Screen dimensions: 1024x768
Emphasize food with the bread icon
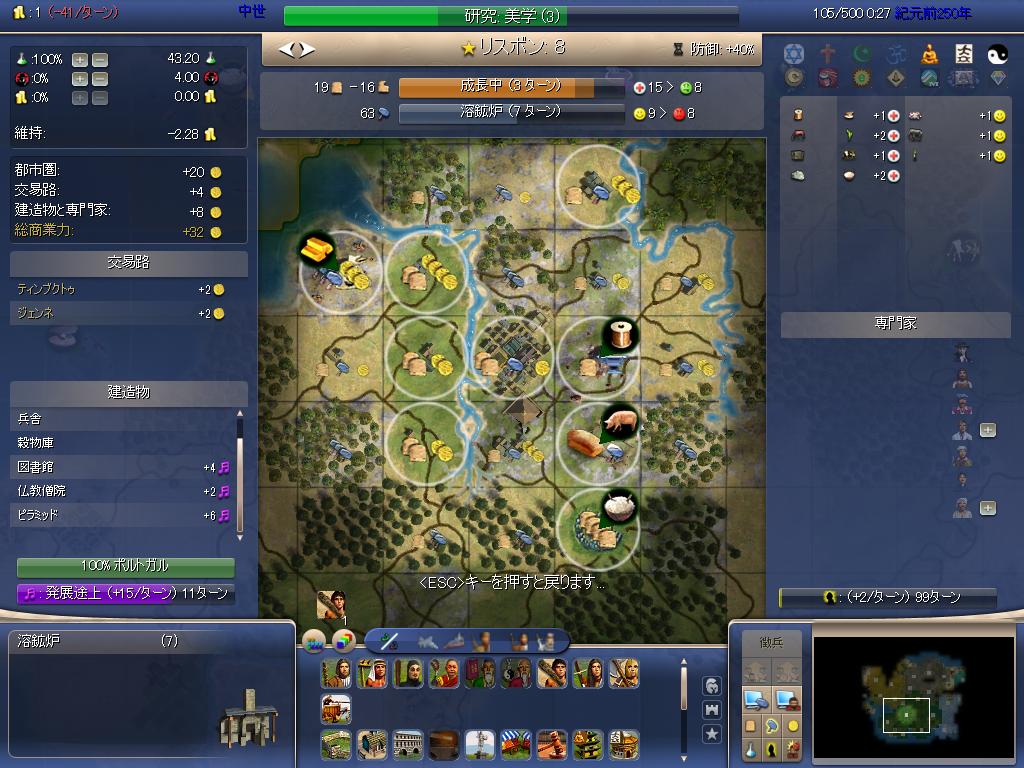(x=750, y=725)
